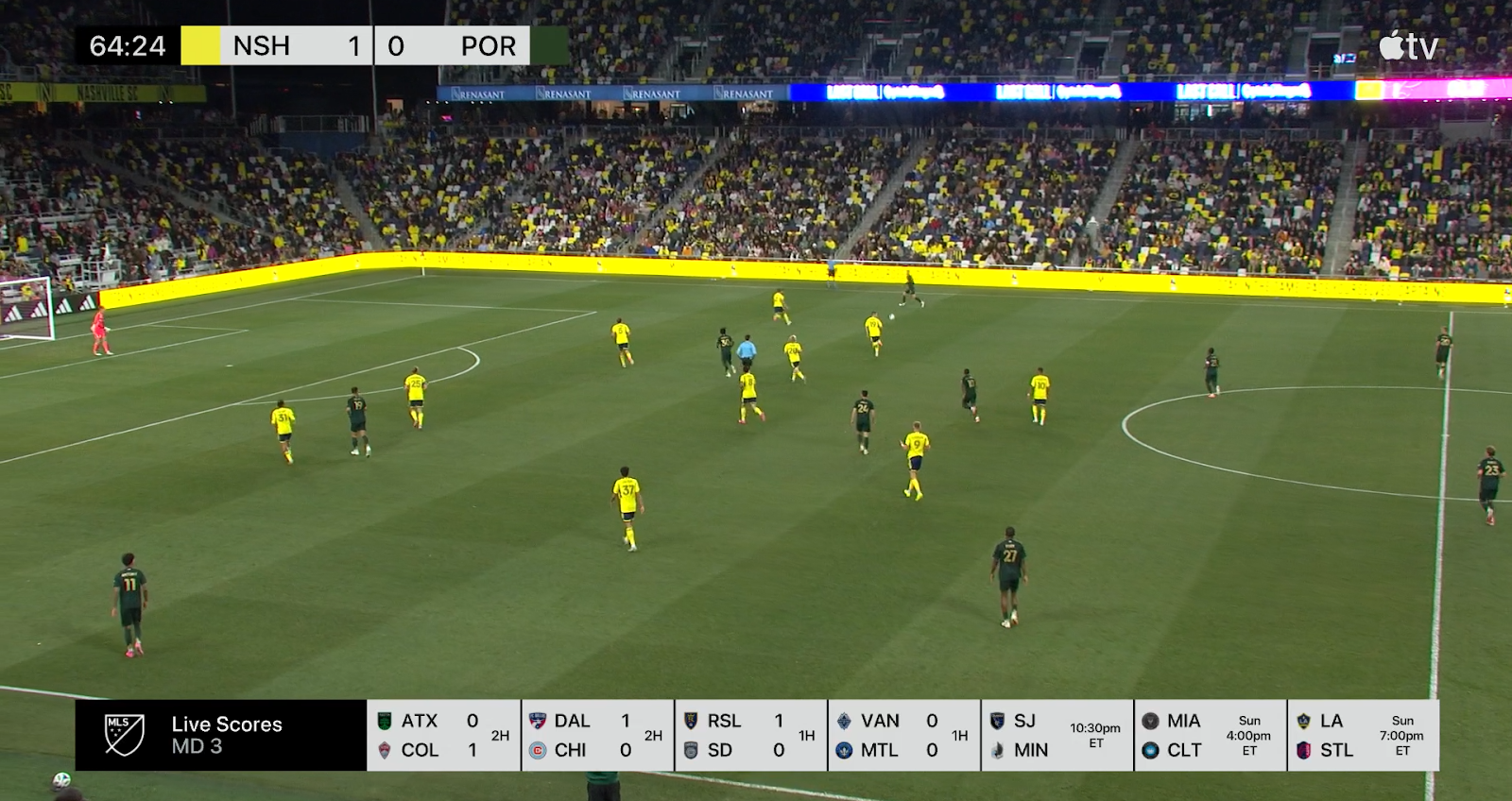
Task: Select the LA vs STL fixture card
Action: 1364,735
